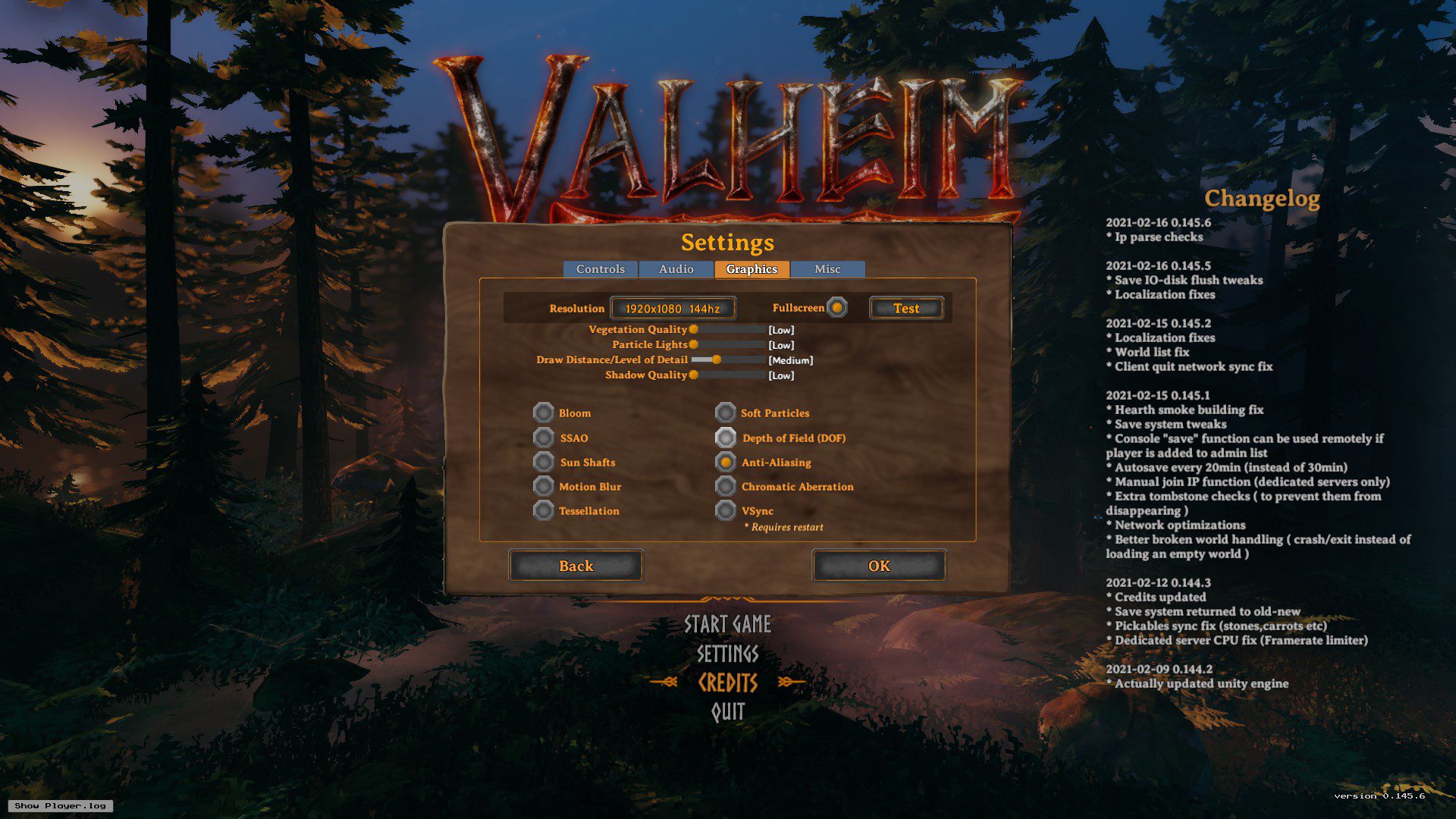The width and height of the screenshot is (1456, 819).
Task: Open the resolution dropdown showing 1920x1080 144hz
Action: click(672, 308)
